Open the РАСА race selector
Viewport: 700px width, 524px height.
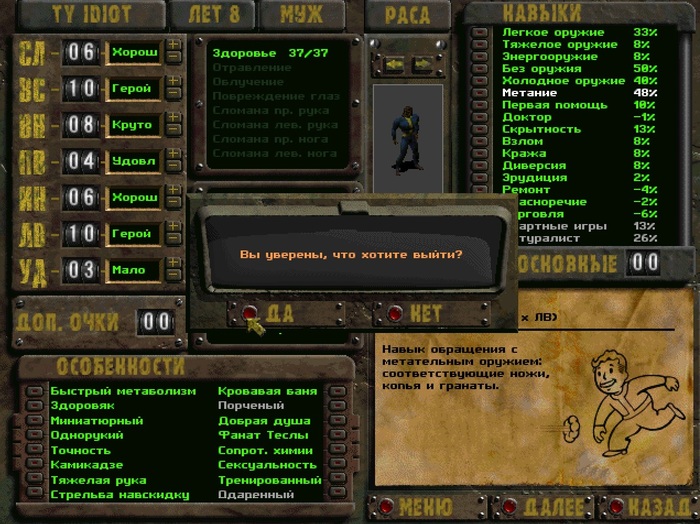tap(408, 15)
